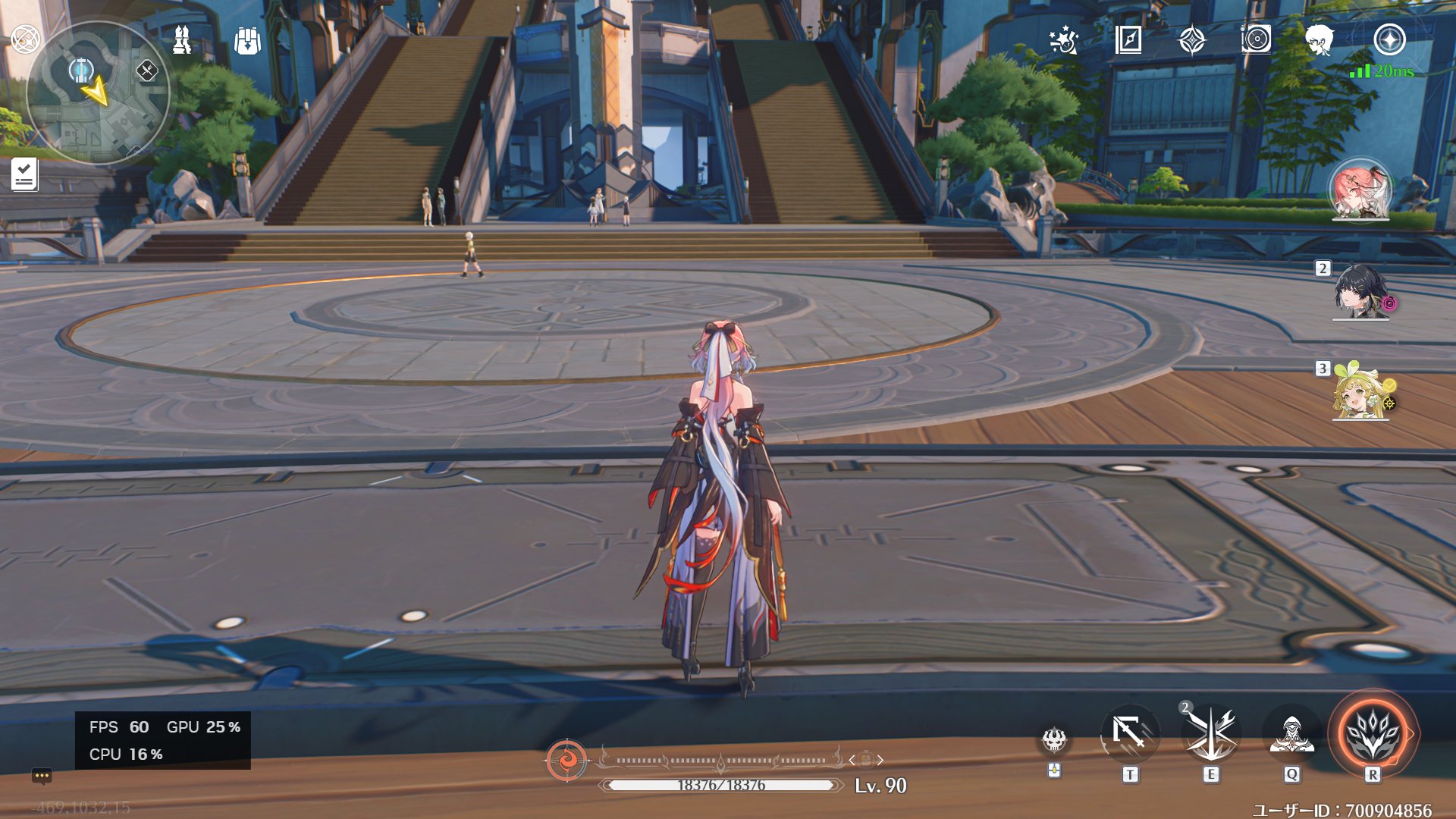Click the circled star icon above ping
The height and width of the screenshot is (819, 1456).
point(1389,39)
